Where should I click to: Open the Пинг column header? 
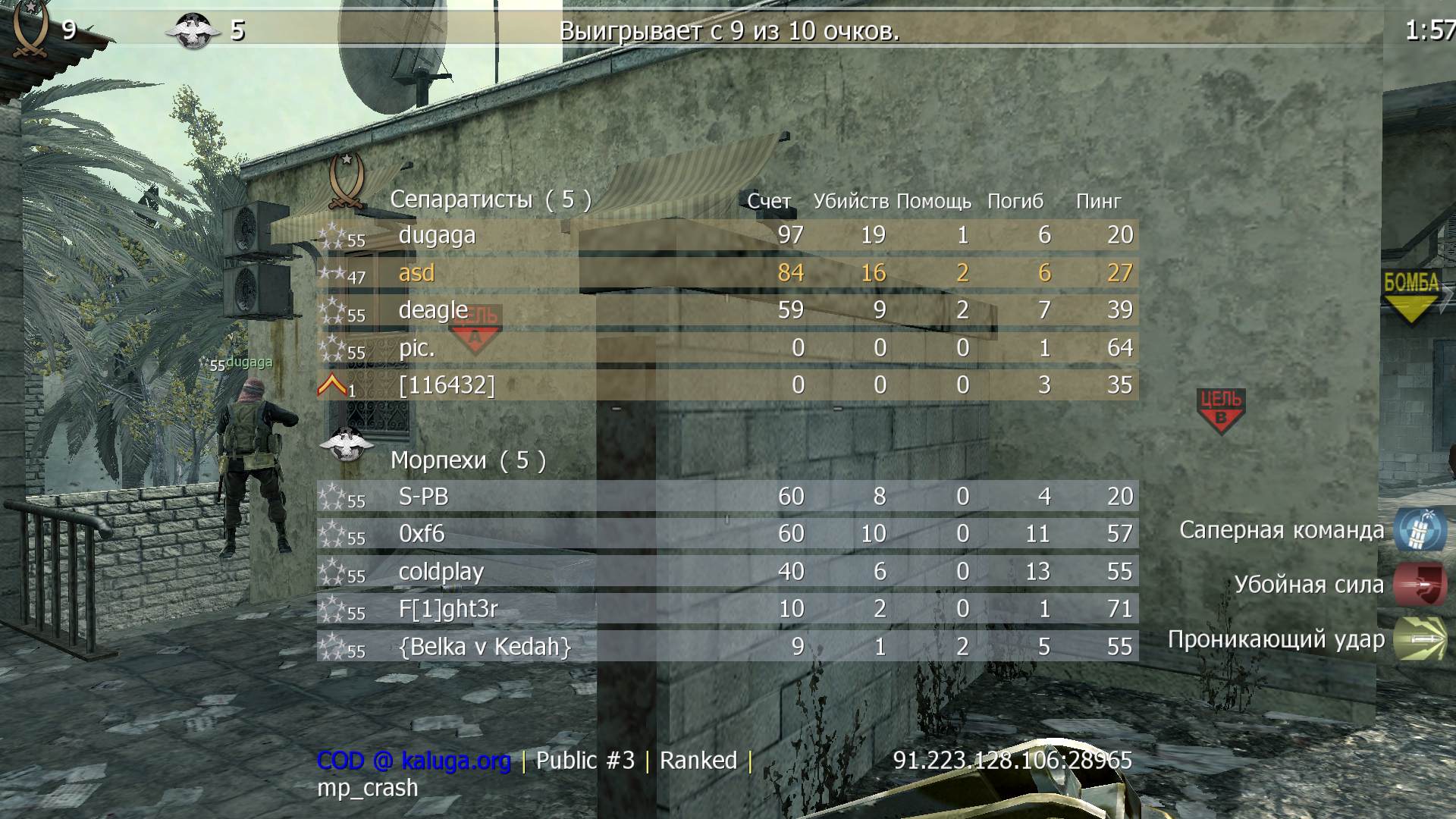1100,201
